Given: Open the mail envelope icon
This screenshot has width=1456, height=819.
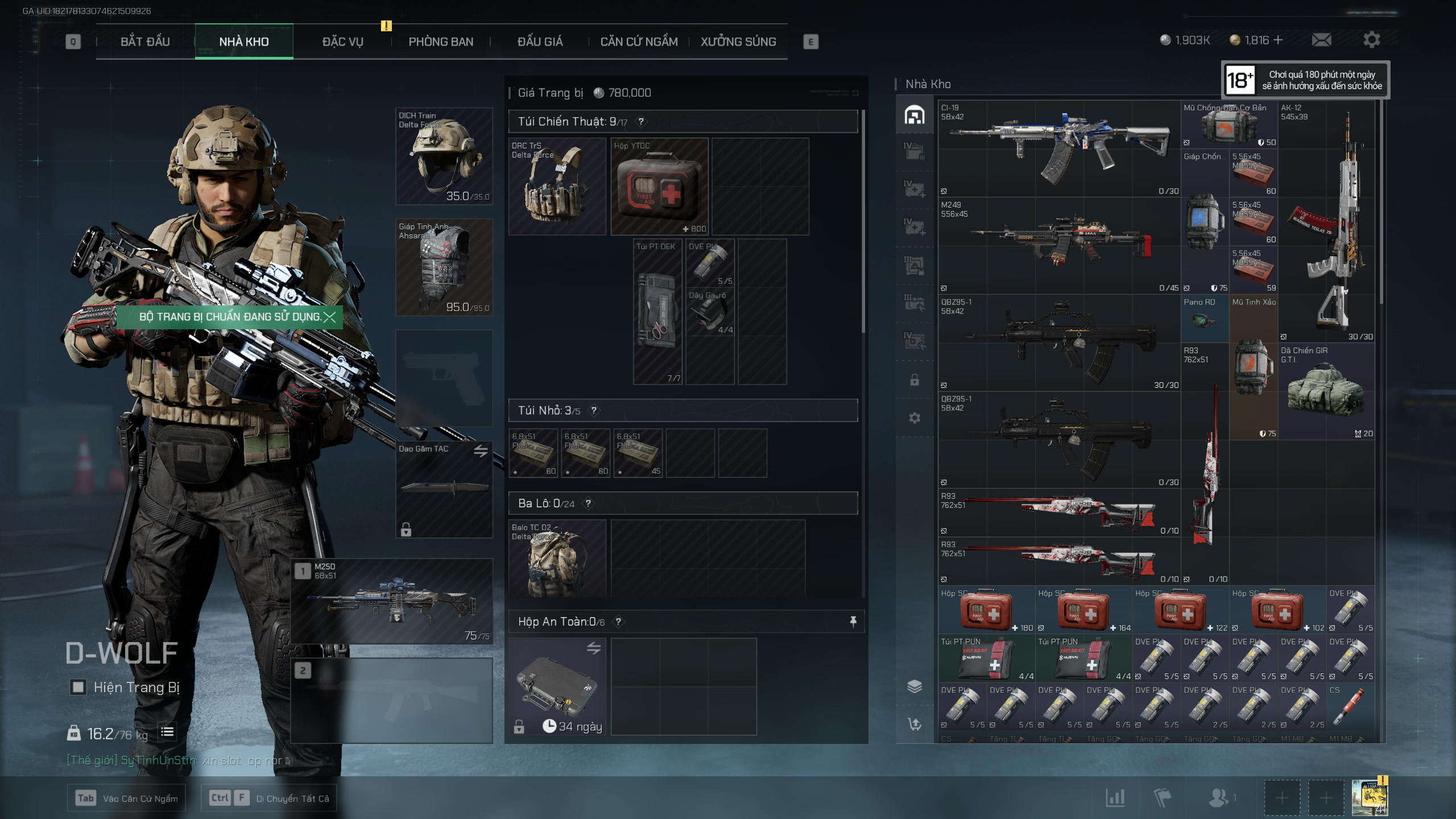Looking at the screenshot, I should (1321, 40).
